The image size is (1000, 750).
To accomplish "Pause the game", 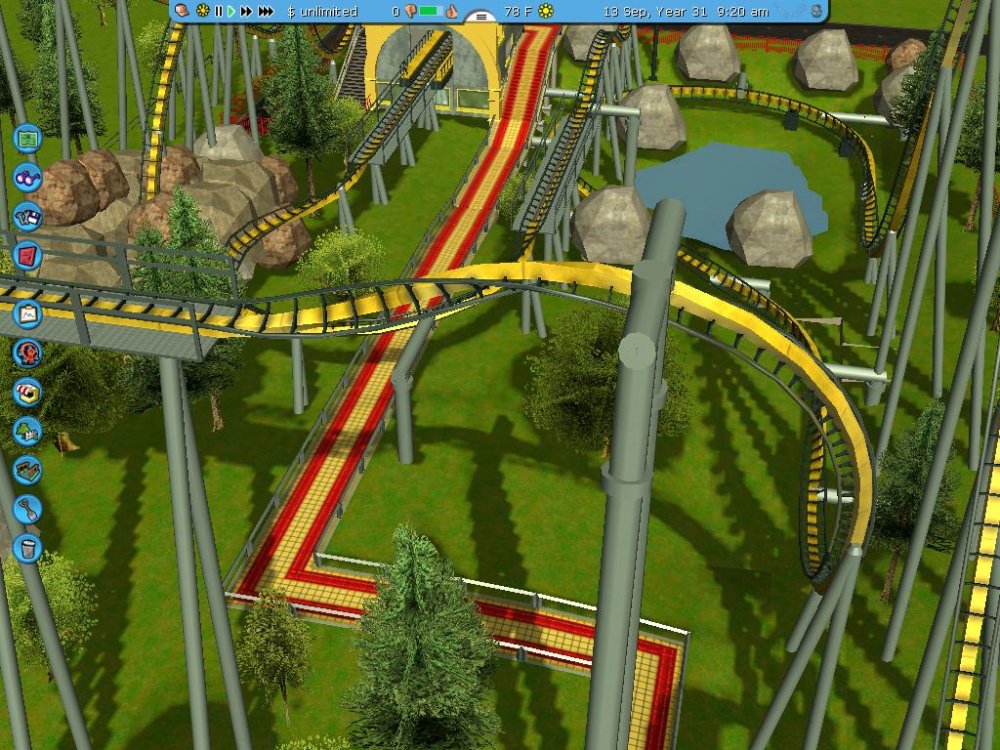I will 219,11.
